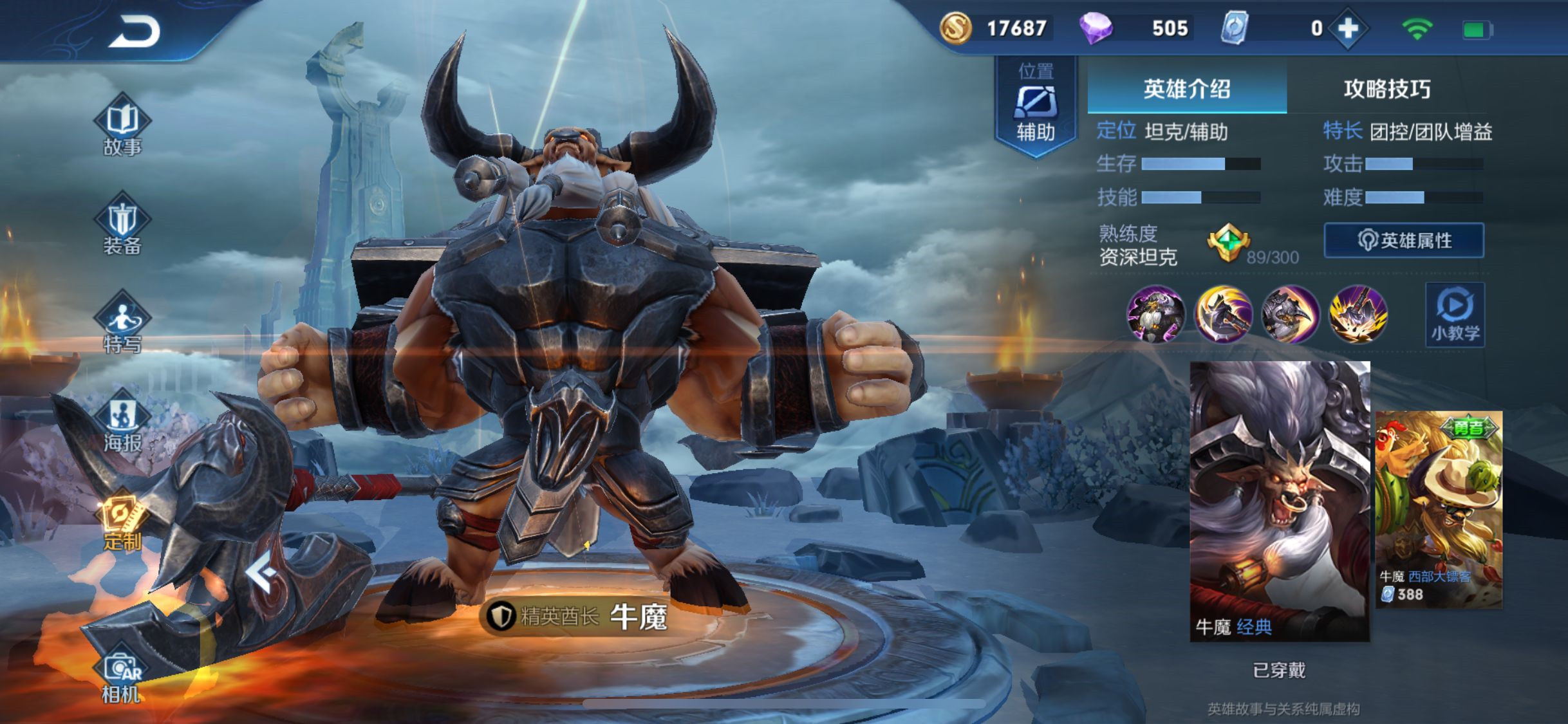The image size is (1568, 724).
Task: Select the 西部大镖客 skin thumbnail
Action: pyautogui.click(x=1439, y=508)
